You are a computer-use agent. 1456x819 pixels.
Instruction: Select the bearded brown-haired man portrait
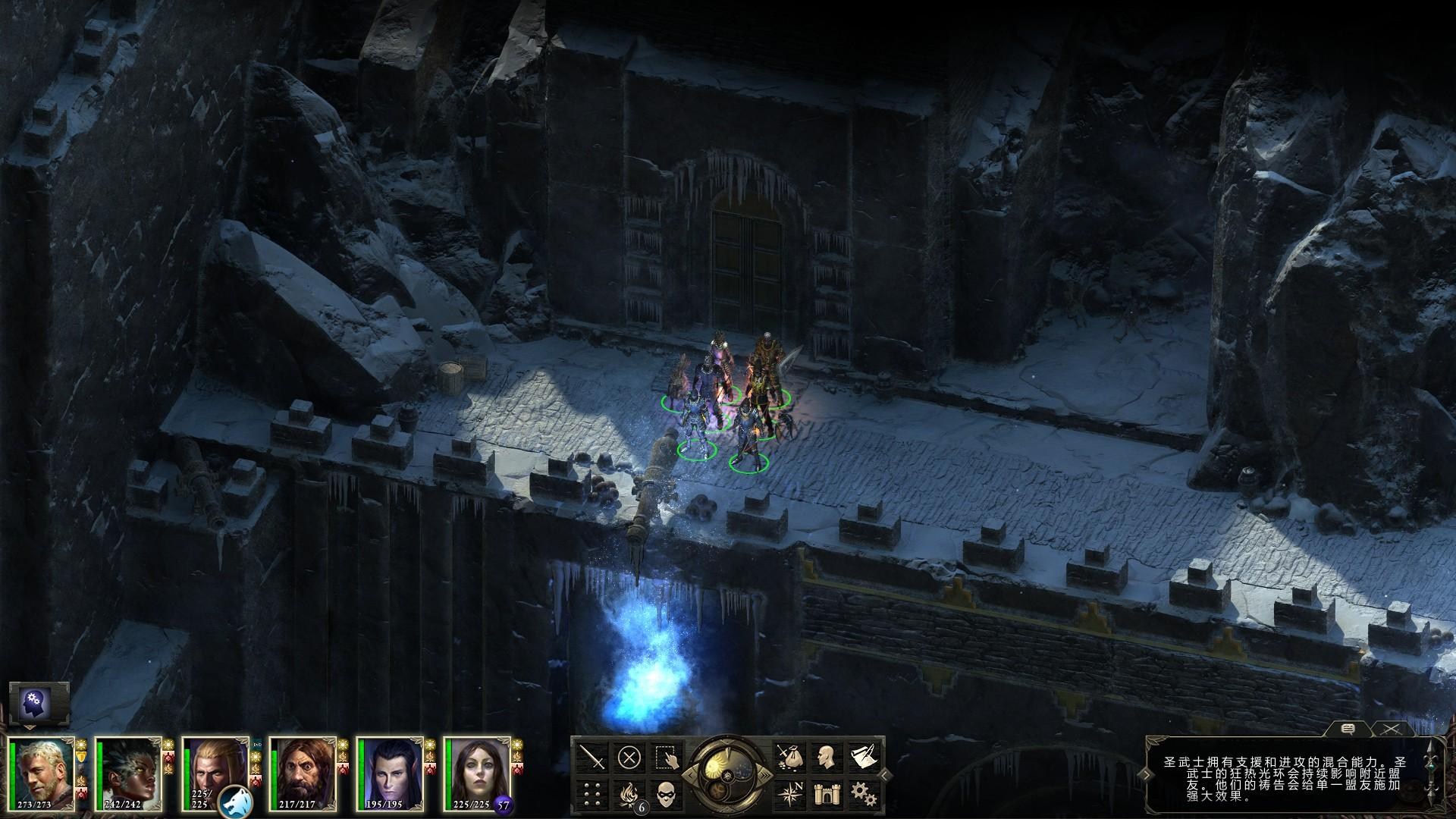[302, 773]
